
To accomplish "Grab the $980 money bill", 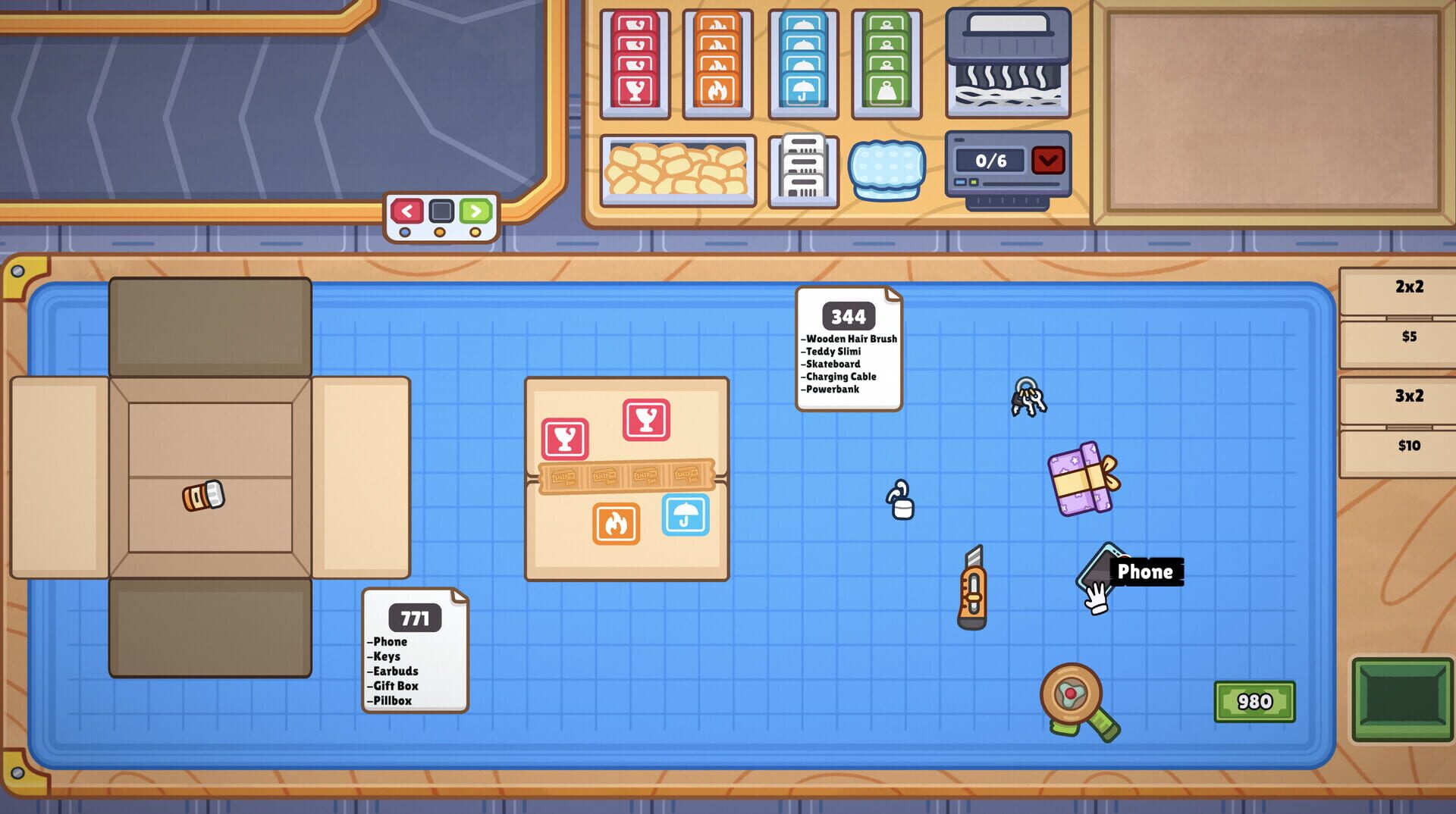I will (x=1255, y=702).
